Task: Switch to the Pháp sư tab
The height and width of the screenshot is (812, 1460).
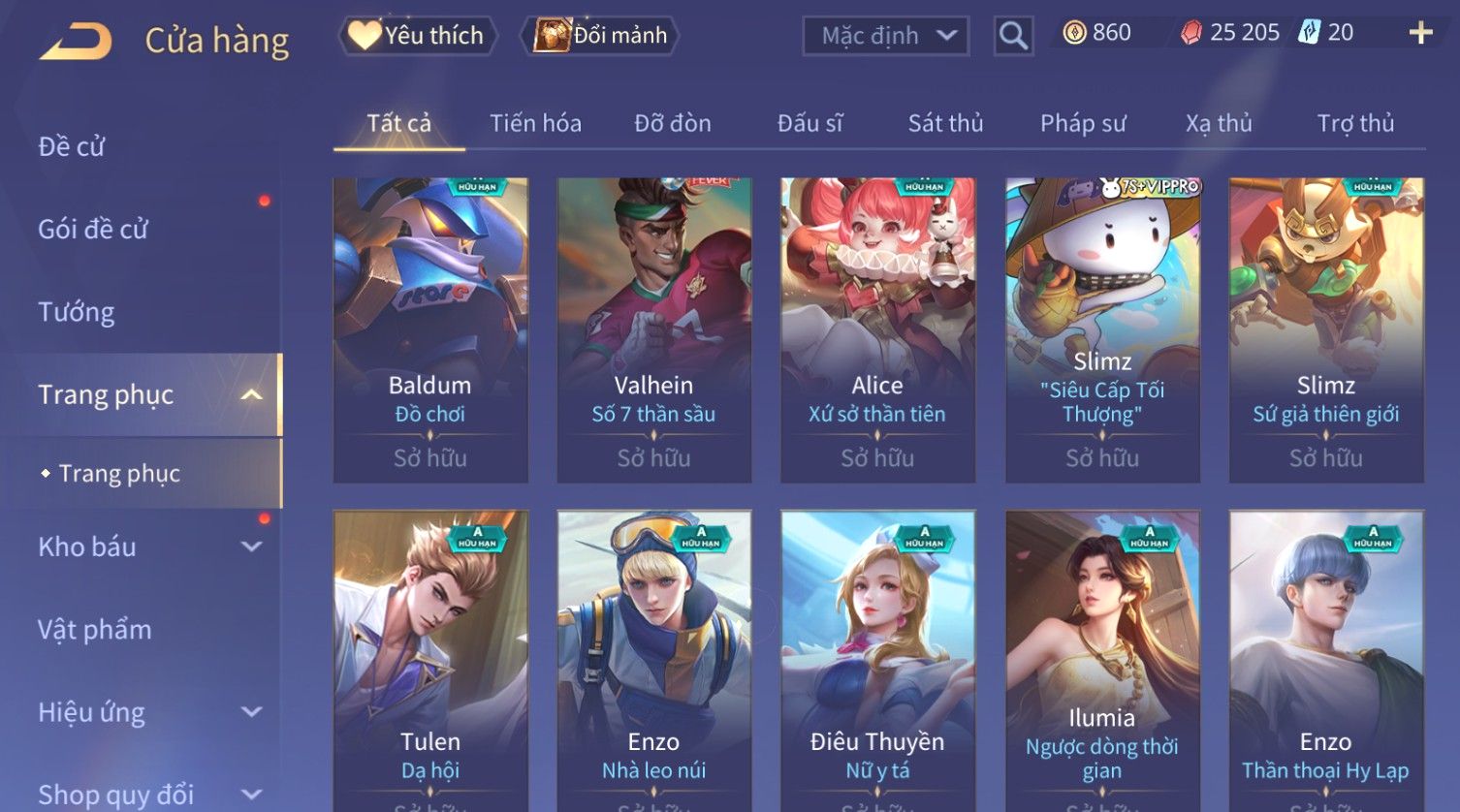Action: [x=1083, y=123]
